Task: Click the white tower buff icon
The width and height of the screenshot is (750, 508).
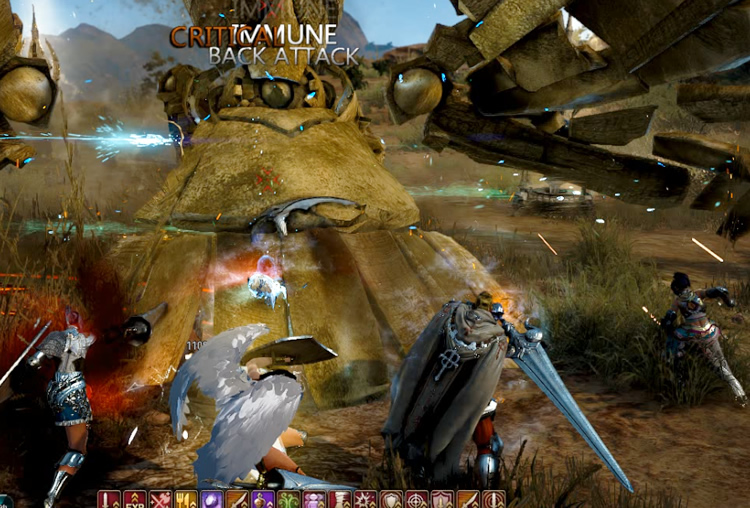Action: coord(338,499)
